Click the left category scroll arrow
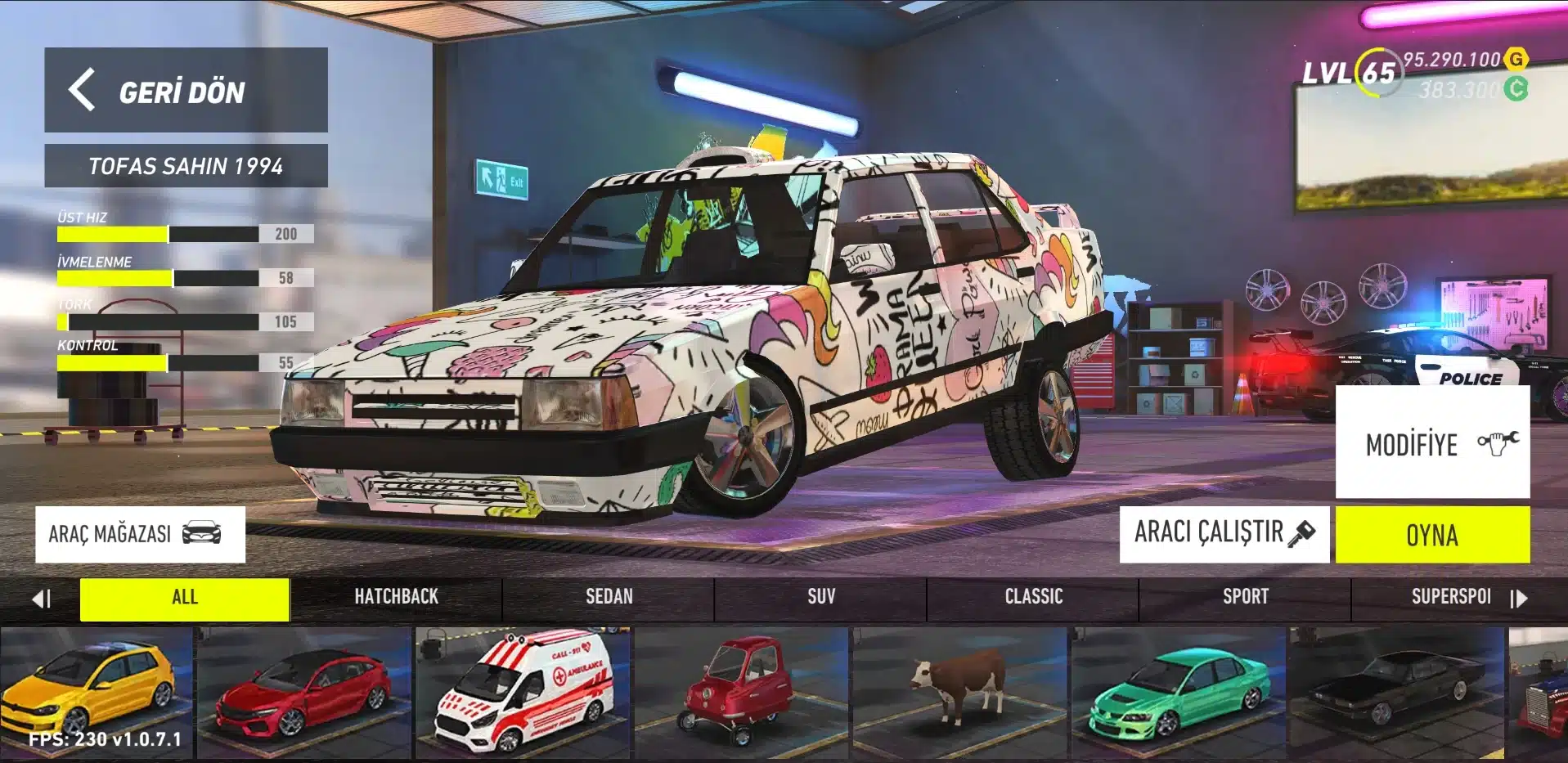Viewport: 1568px width, 763px height. click(41, 599)
